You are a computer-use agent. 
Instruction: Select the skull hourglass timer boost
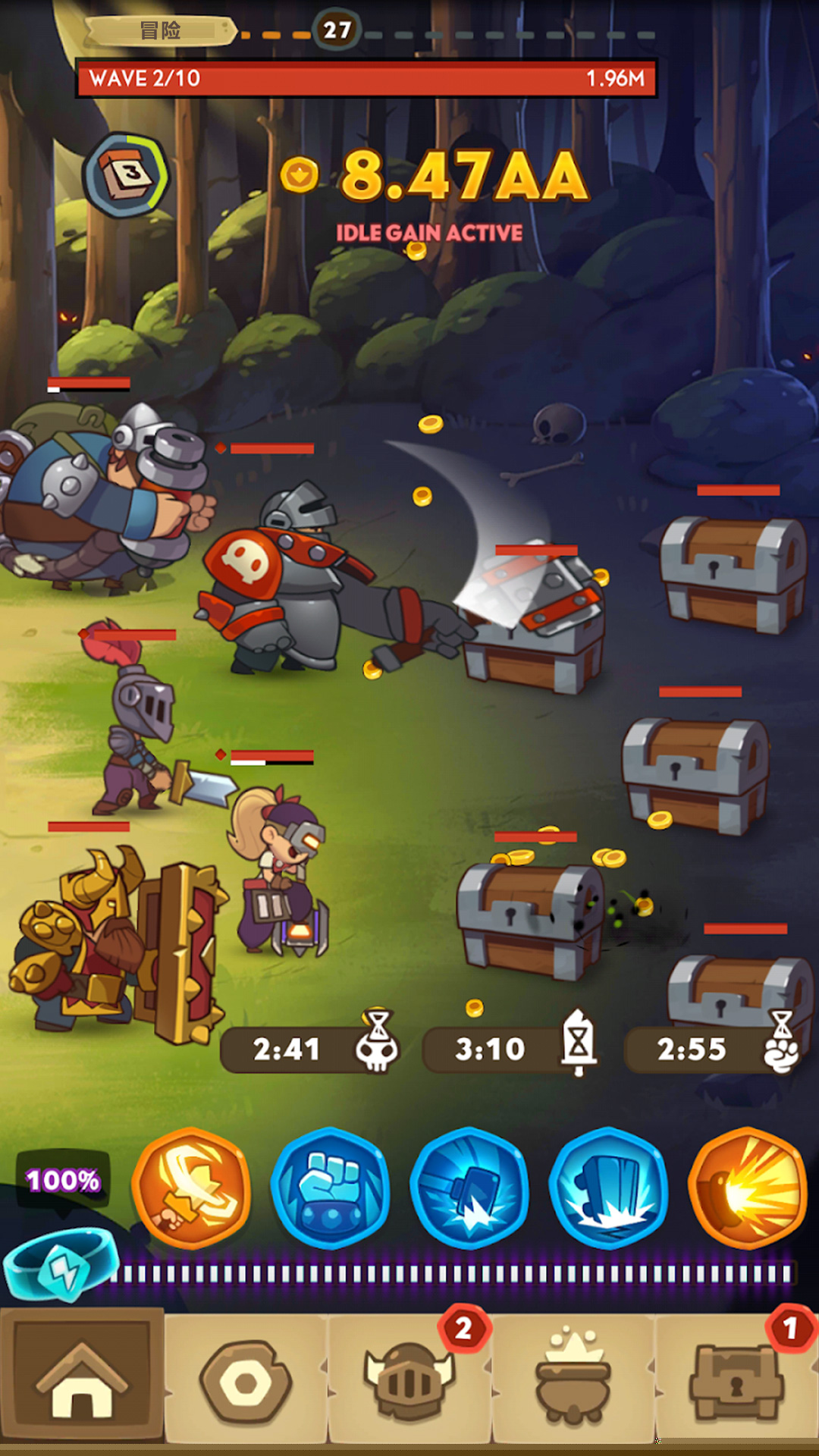click(311, 1049)
